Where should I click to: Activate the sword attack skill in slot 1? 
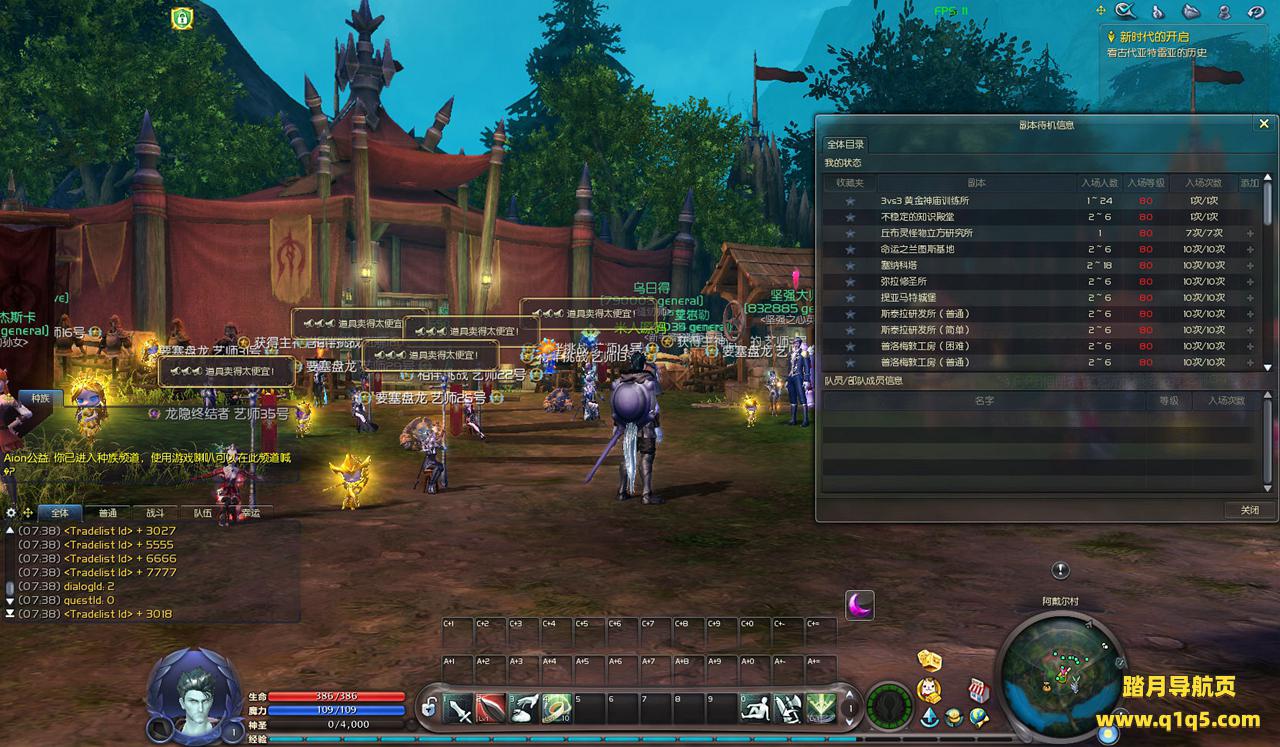459,708
